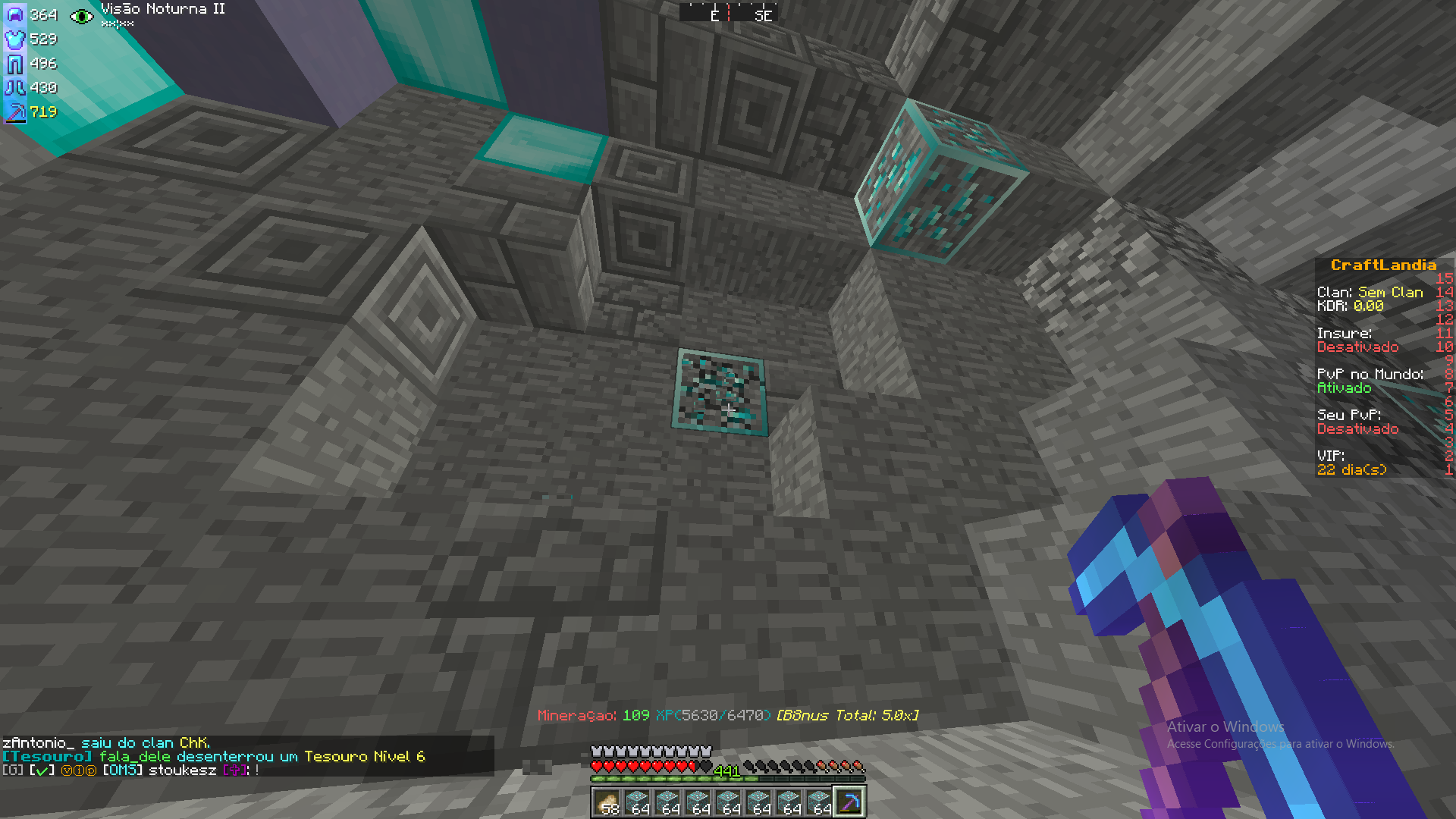The height and width of the screenshot is (819, 1456).
Task: Click the boots icon with durability 430
Action: pos(14,88)
